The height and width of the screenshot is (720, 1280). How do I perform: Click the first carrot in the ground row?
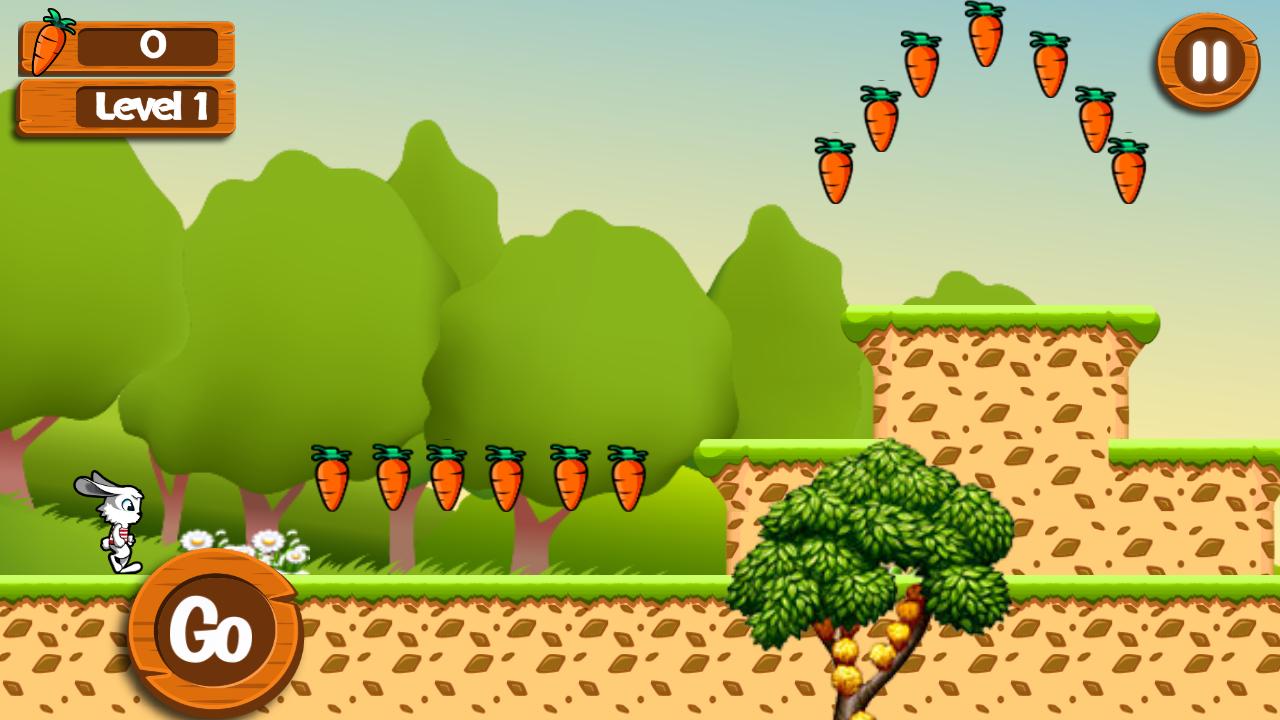(332, 480)
